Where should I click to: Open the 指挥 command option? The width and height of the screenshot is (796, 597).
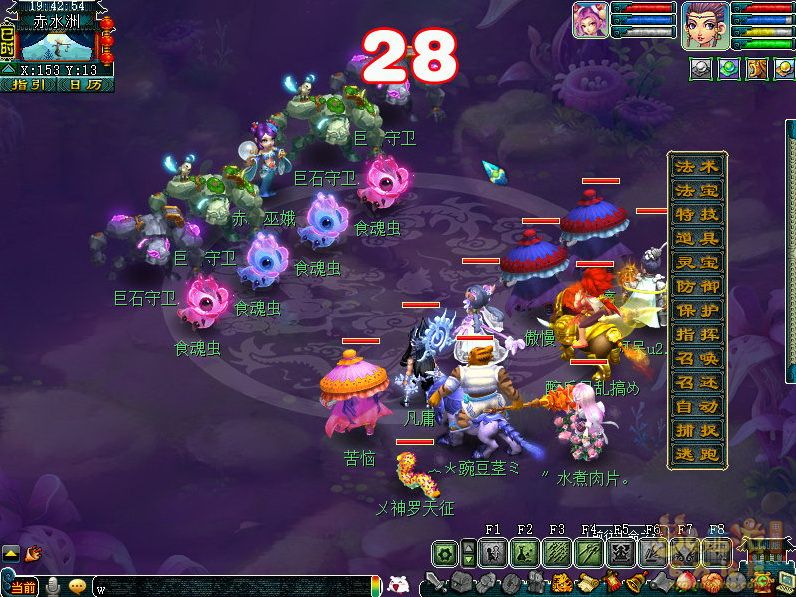pyautogui.click(x=697, y=334)
